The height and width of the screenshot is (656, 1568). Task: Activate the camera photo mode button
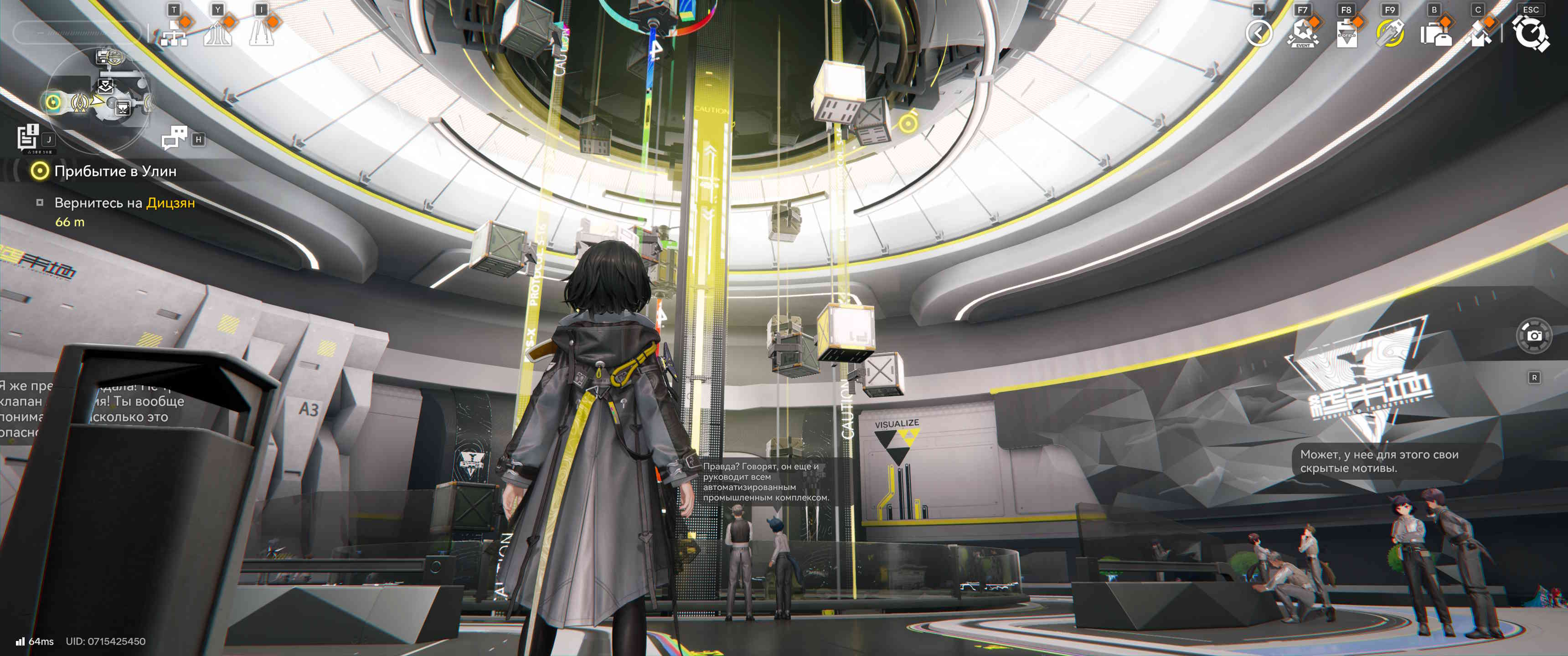[x=1534, y=336]
